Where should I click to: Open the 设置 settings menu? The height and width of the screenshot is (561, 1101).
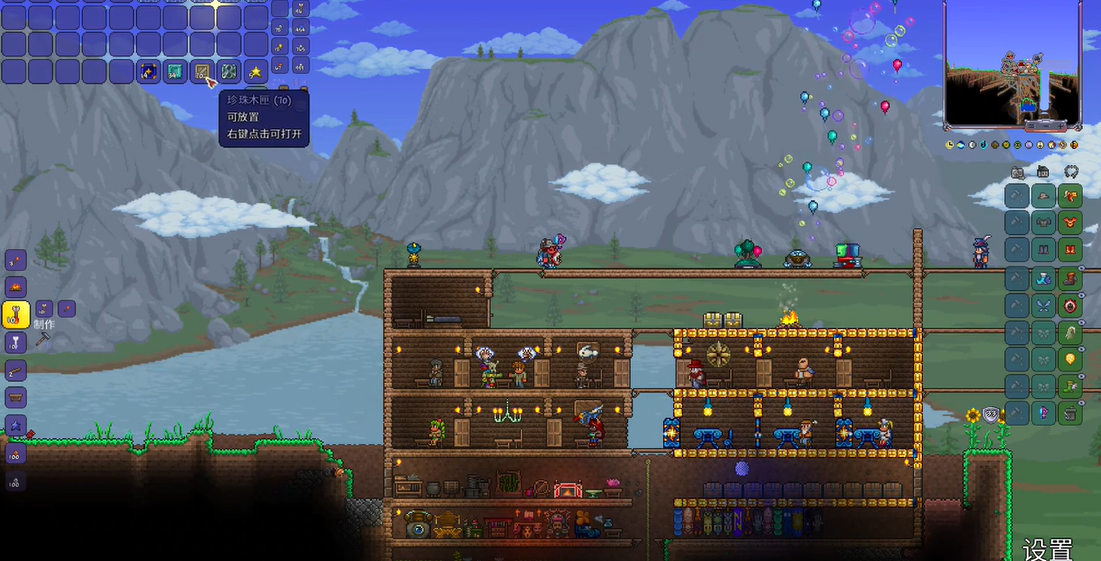tap(1047, 549)
